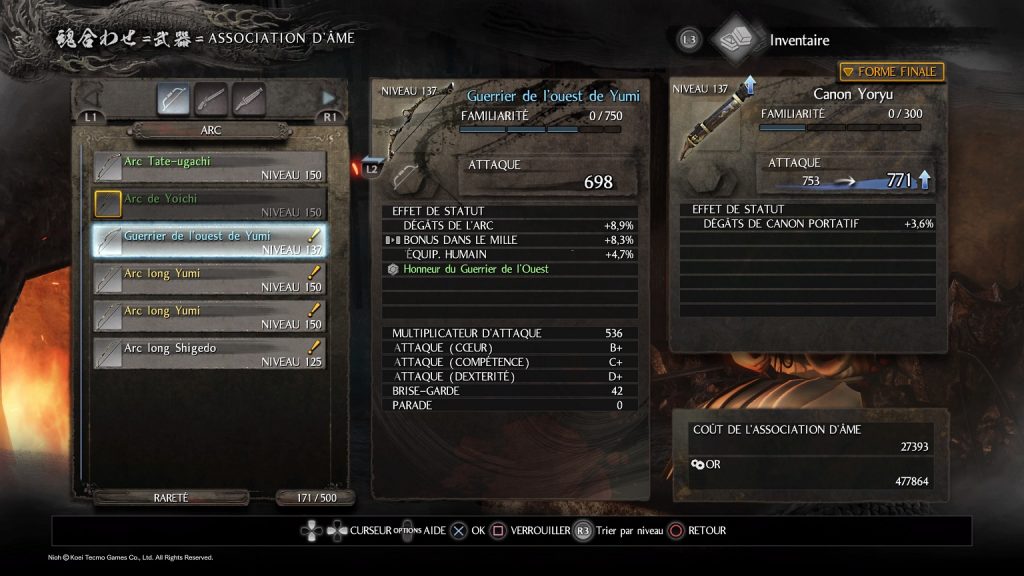Switch to the rifle weapon tab

tap(211, 99)
